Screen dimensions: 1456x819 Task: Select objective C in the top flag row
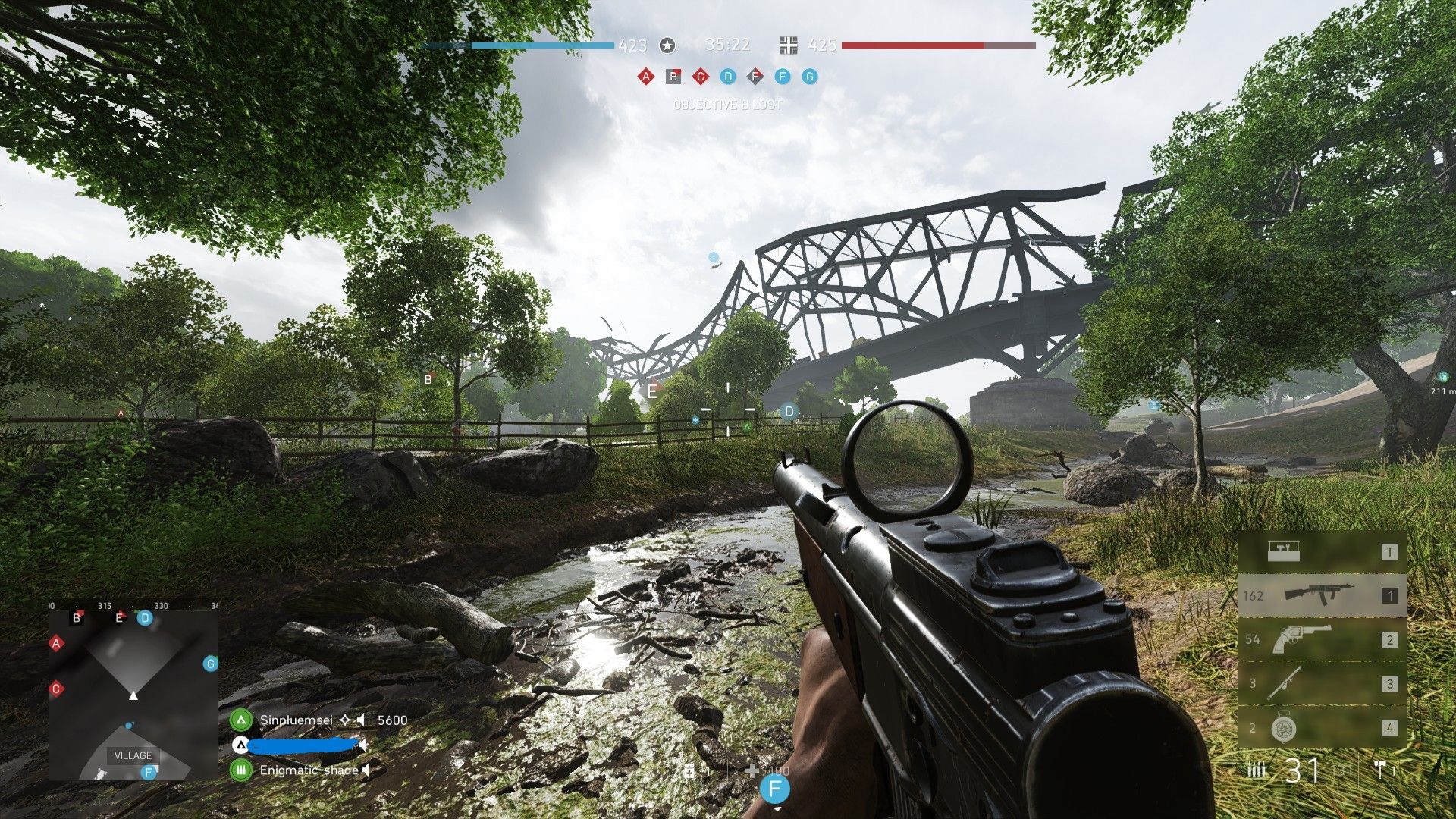click(700, 77)
